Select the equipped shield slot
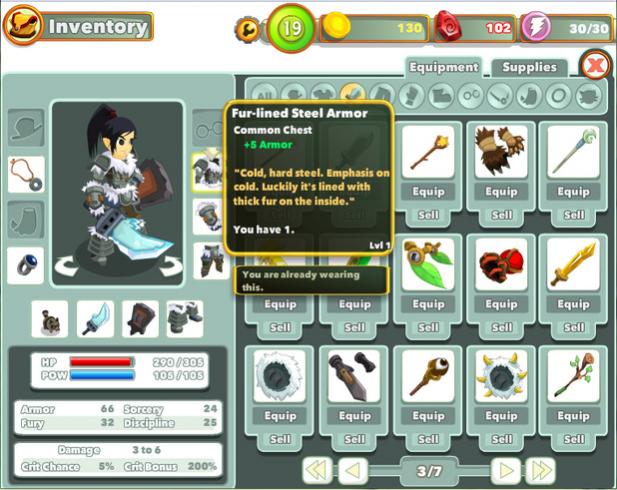 pos(140,319)
